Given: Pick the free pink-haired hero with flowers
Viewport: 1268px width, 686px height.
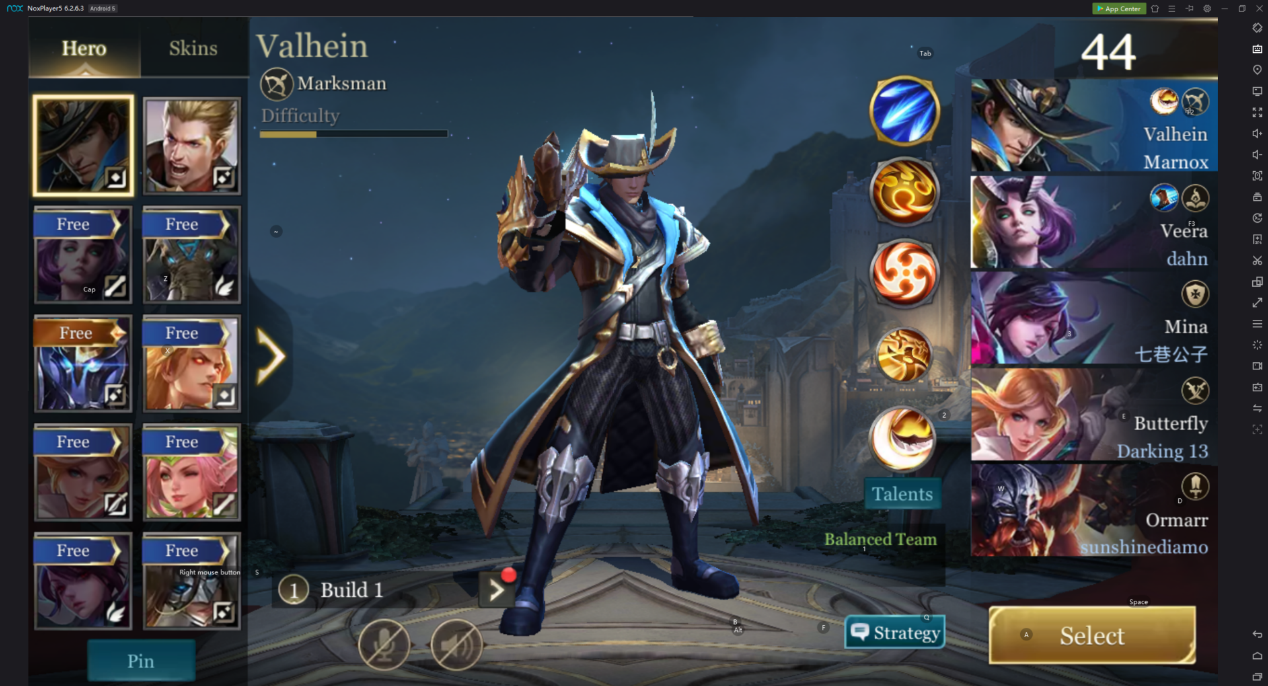Looking at the screenshot, I should [191, 472].
